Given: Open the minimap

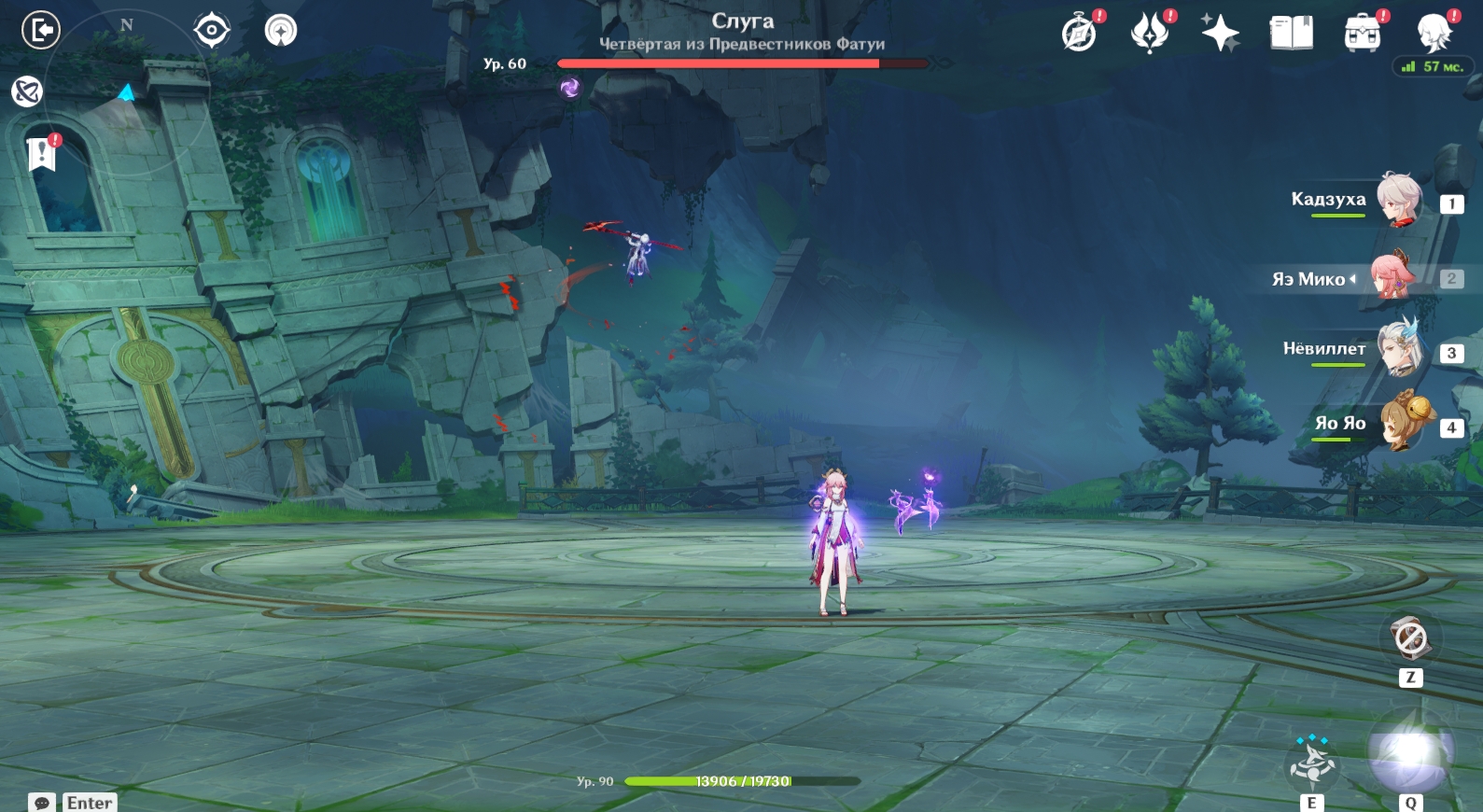Looking at the screenshot, I should (x=126, y=93).
